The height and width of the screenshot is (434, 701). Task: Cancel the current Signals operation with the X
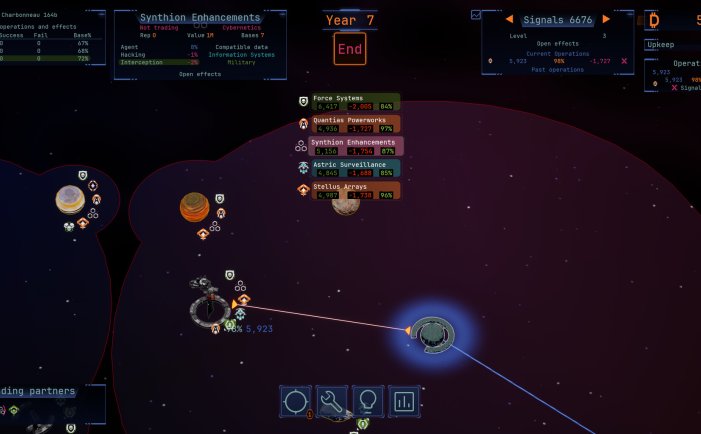coord(624,61)
